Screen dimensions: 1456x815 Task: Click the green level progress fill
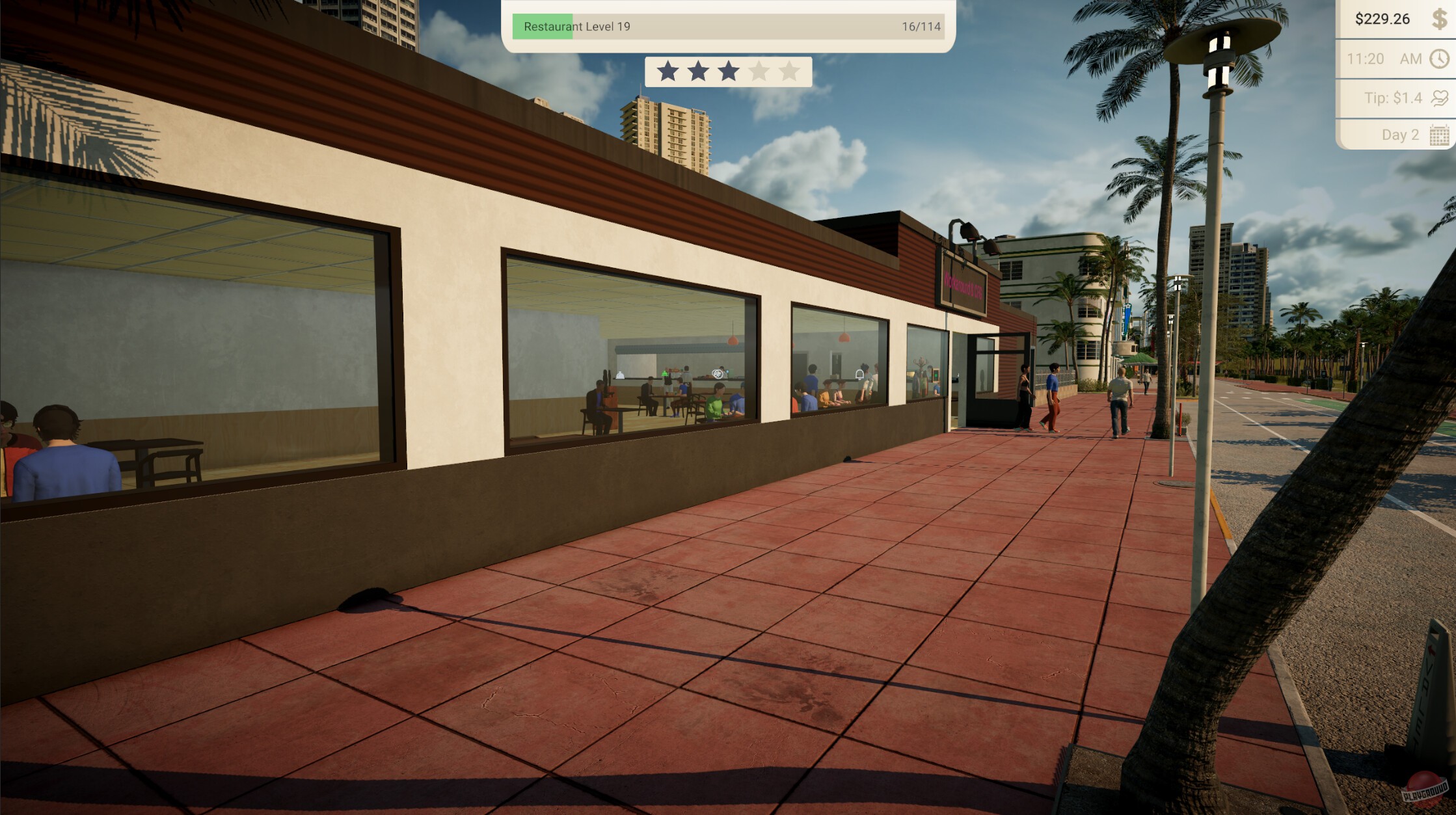[x=541, y=27]
